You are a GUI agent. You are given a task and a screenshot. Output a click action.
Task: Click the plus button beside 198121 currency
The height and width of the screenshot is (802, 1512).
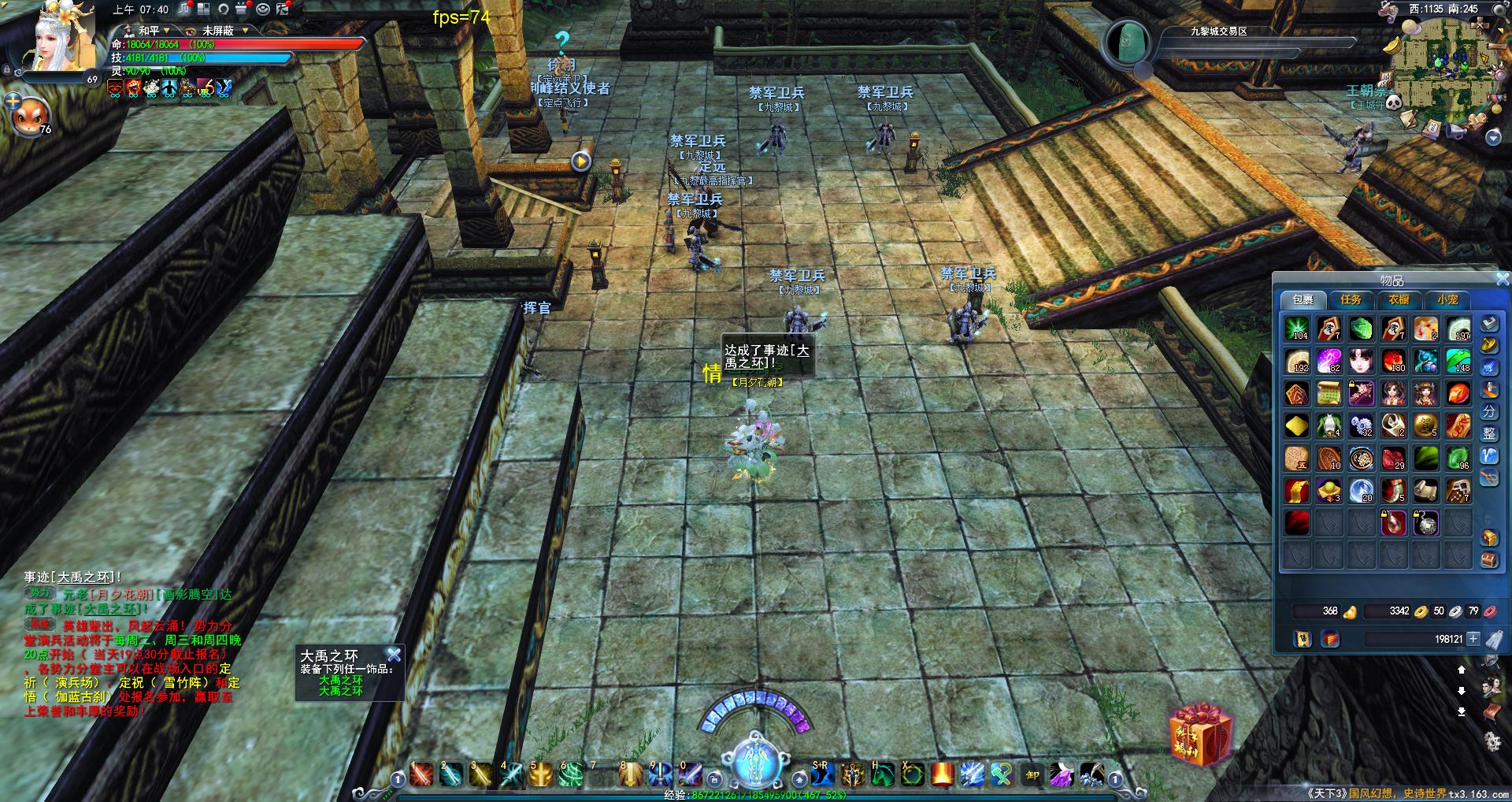[x=1473, y=639]
